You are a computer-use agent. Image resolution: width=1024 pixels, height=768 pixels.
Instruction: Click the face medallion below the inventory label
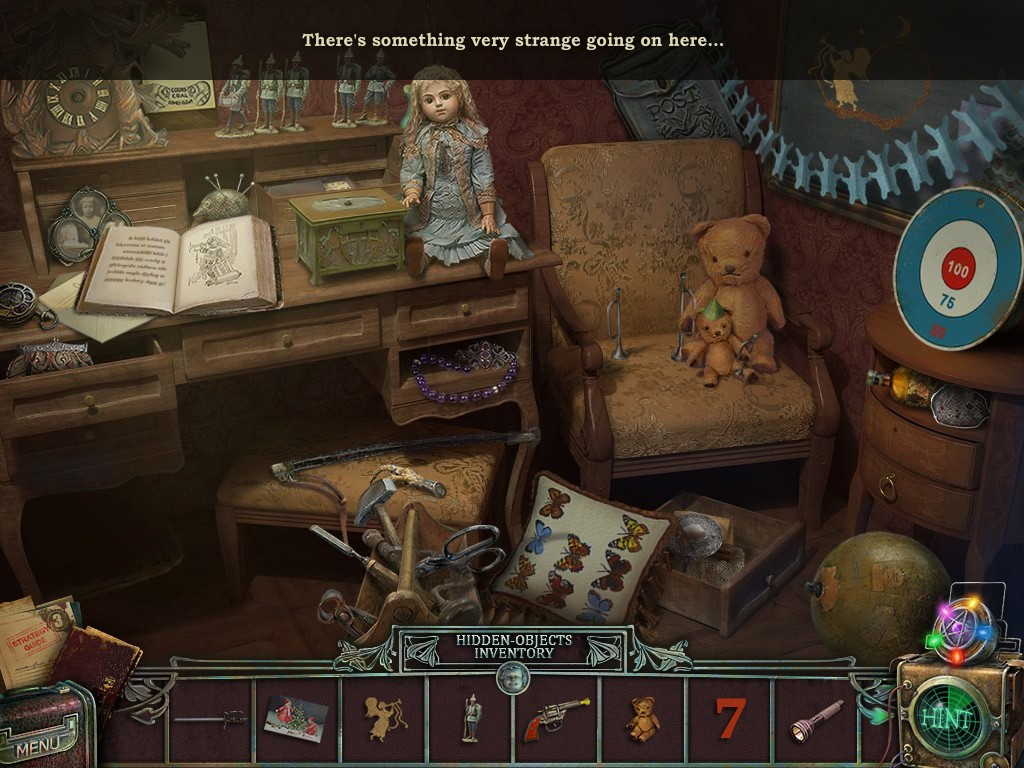coord(511,679)
